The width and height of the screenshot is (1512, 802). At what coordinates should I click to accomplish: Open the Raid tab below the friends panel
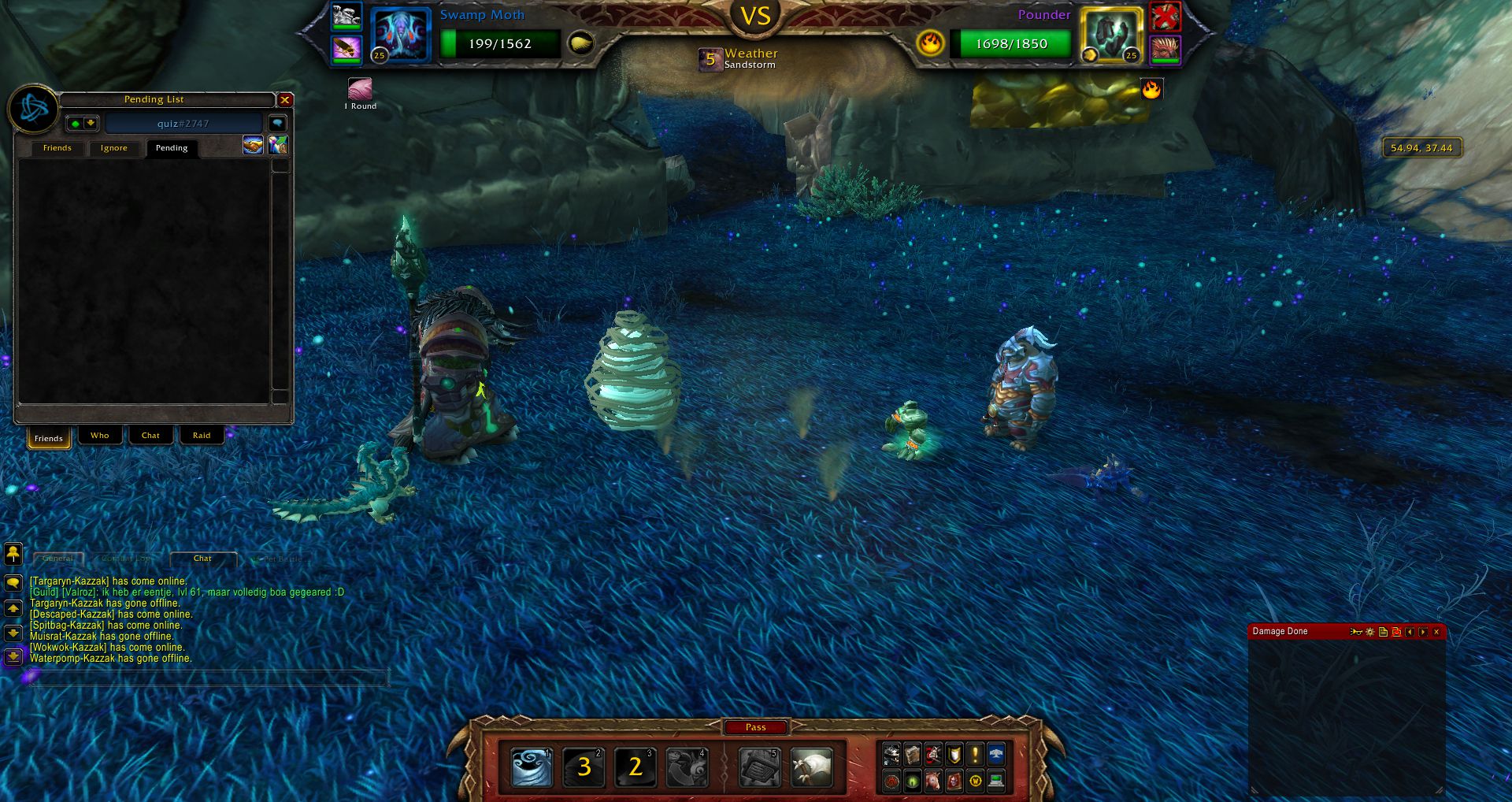pos(202,436)
